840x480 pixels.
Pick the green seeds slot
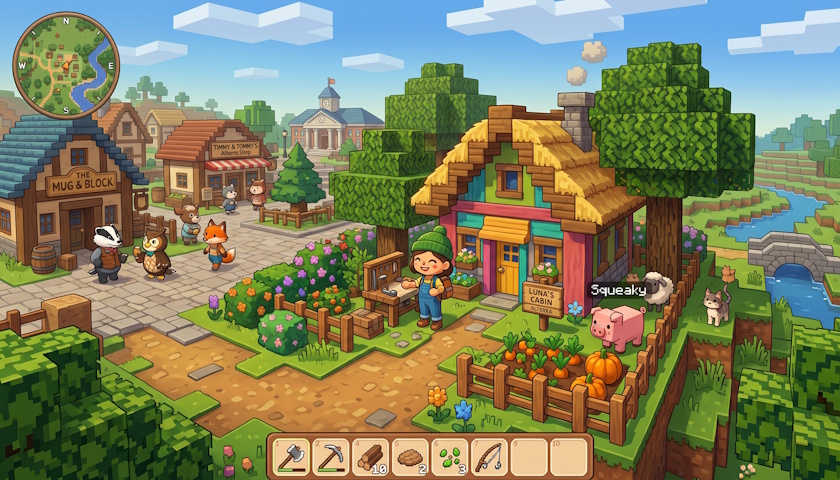[450, 457]
